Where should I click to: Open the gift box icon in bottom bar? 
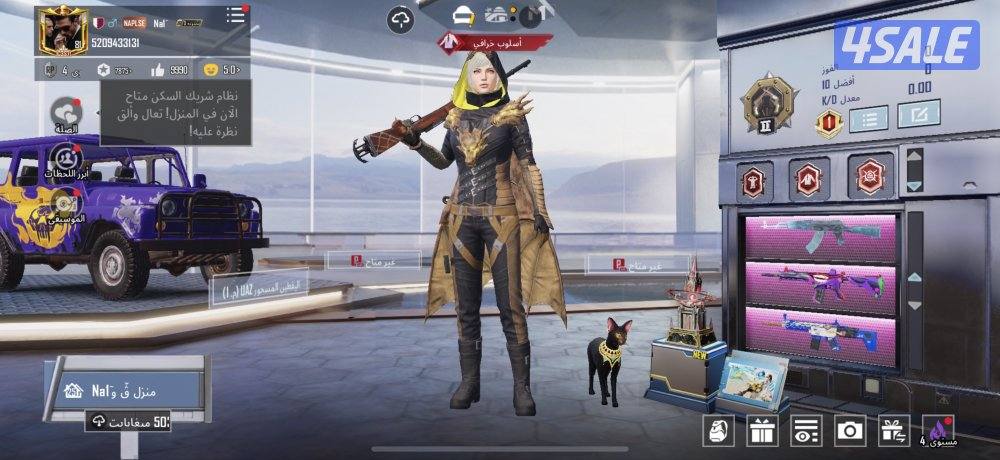[x=763, y=431]
